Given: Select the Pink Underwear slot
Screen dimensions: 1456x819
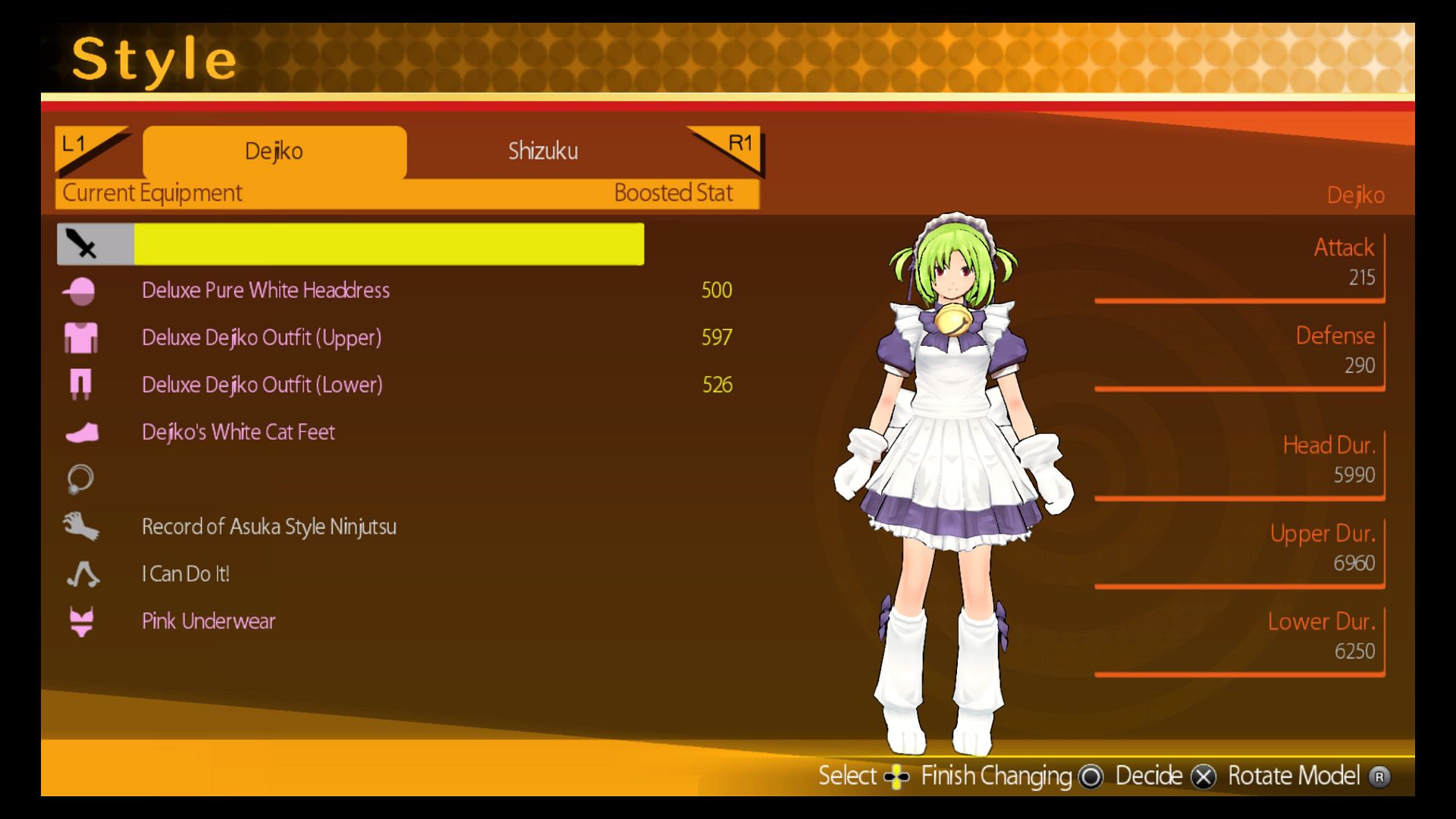Looking at the screenshot, I should point(209,622).
